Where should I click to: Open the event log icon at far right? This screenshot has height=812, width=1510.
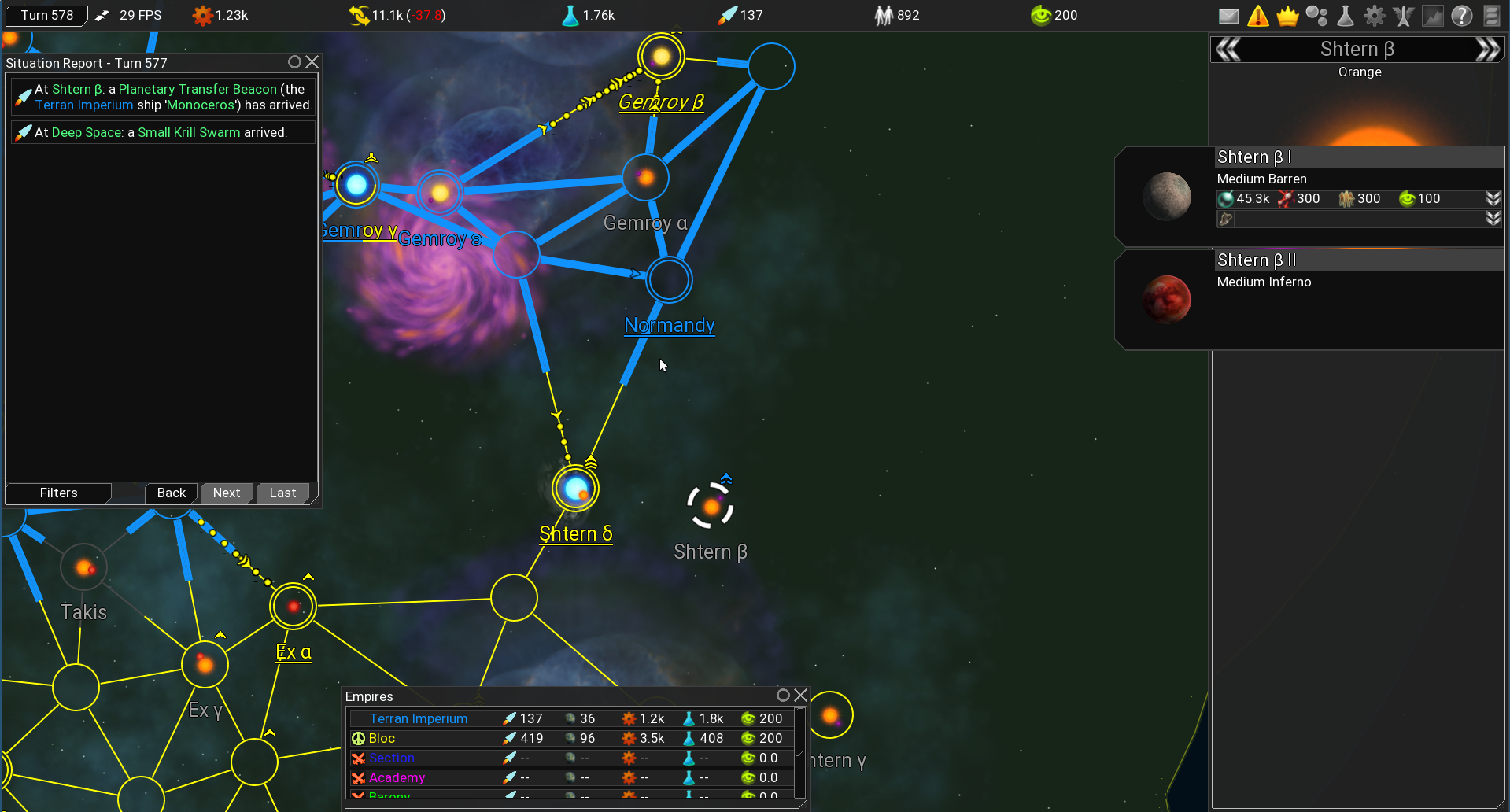[1492, 15]
